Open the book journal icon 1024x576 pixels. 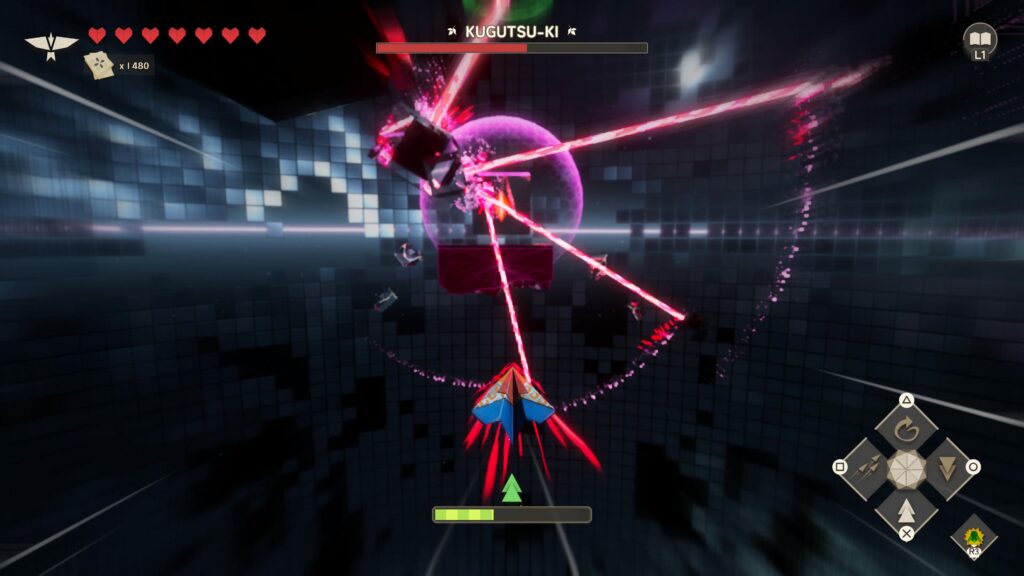coord(980,39)
